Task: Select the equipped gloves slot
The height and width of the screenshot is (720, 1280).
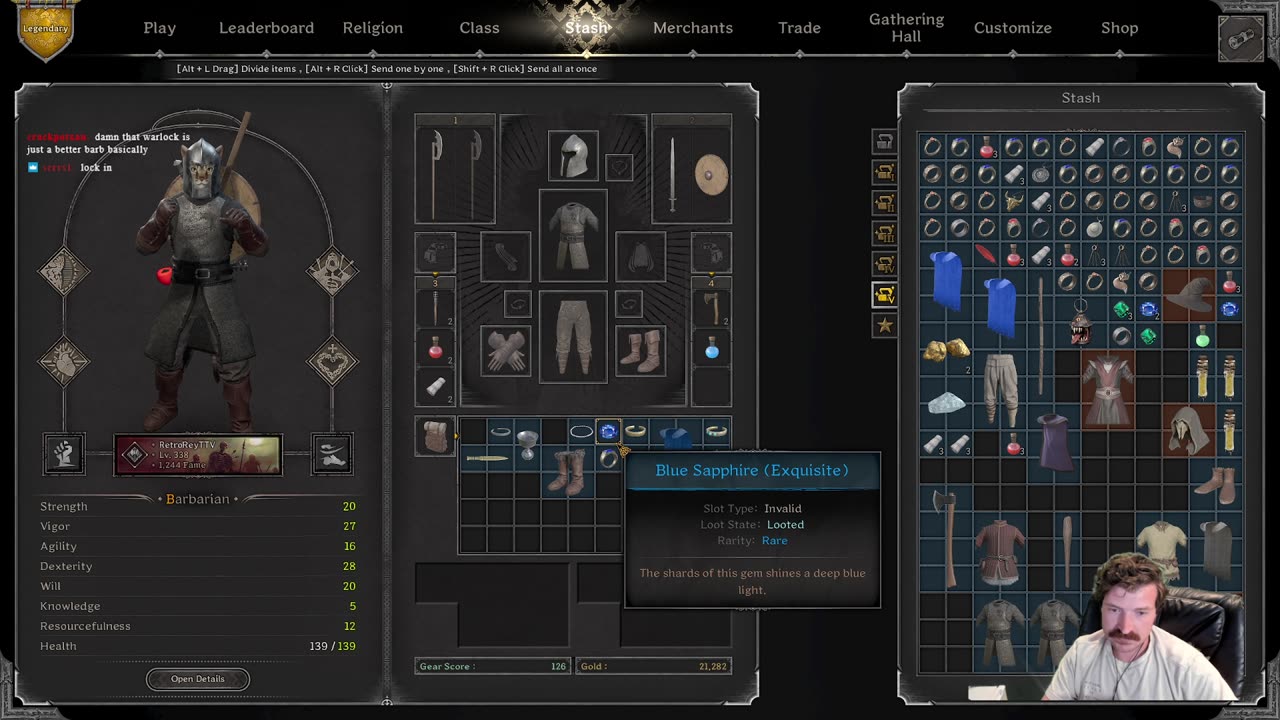Action: pyautogui.click(x=505, y=351)
